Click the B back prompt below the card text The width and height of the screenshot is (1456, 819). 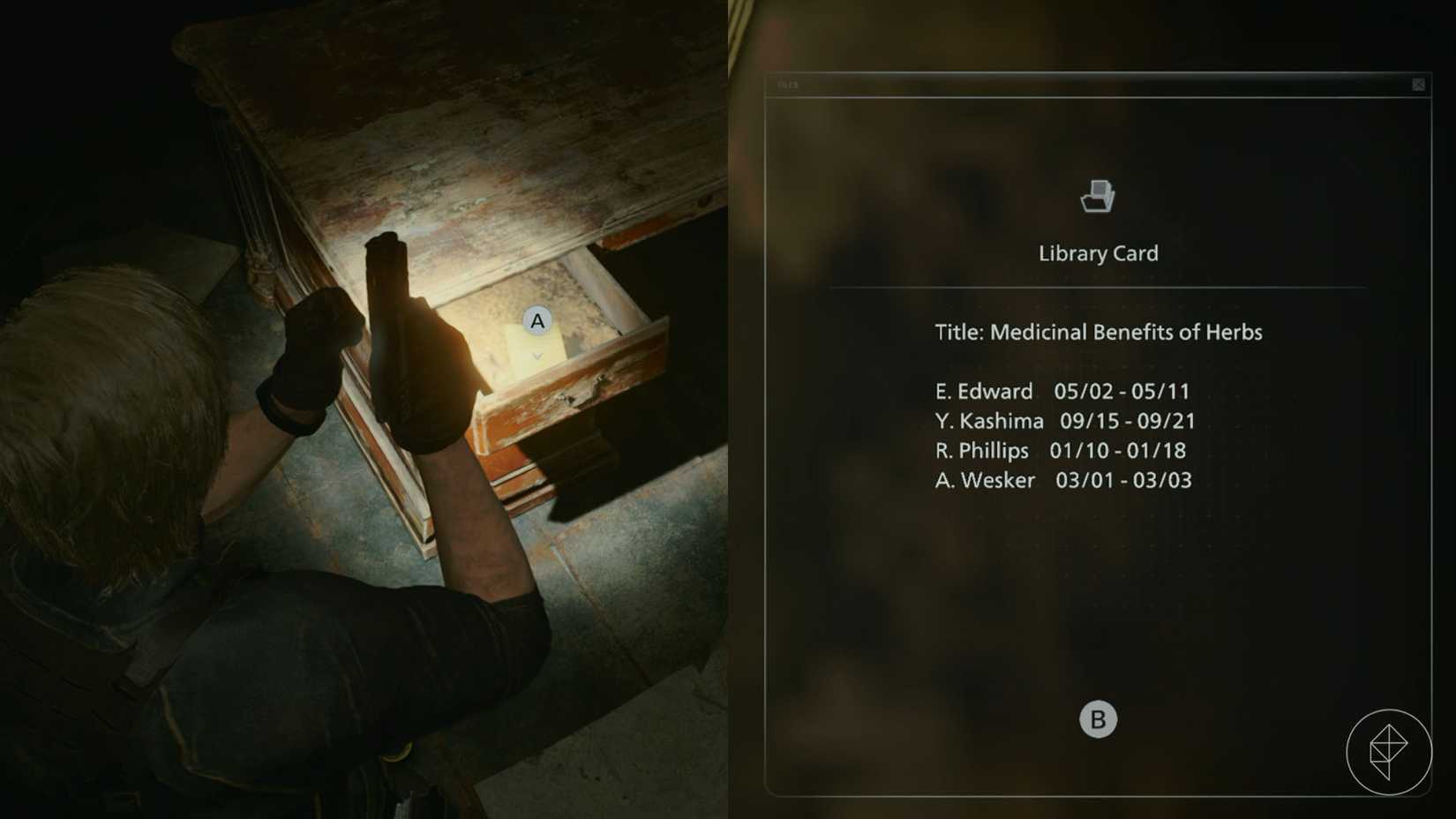click(1097, 718)
